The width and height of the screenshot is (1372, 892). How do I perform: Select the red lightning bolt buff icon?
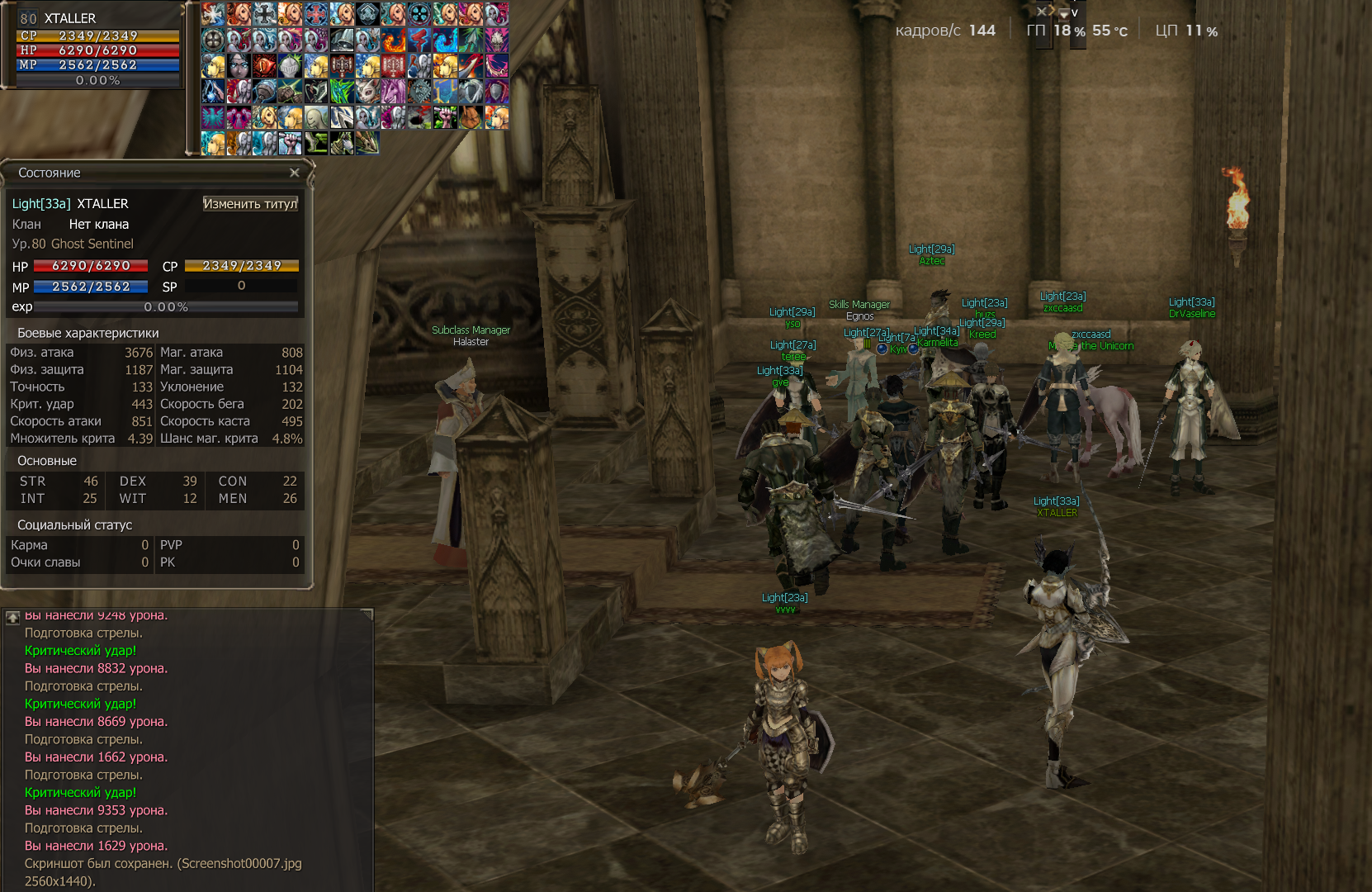tap(419, 40)
